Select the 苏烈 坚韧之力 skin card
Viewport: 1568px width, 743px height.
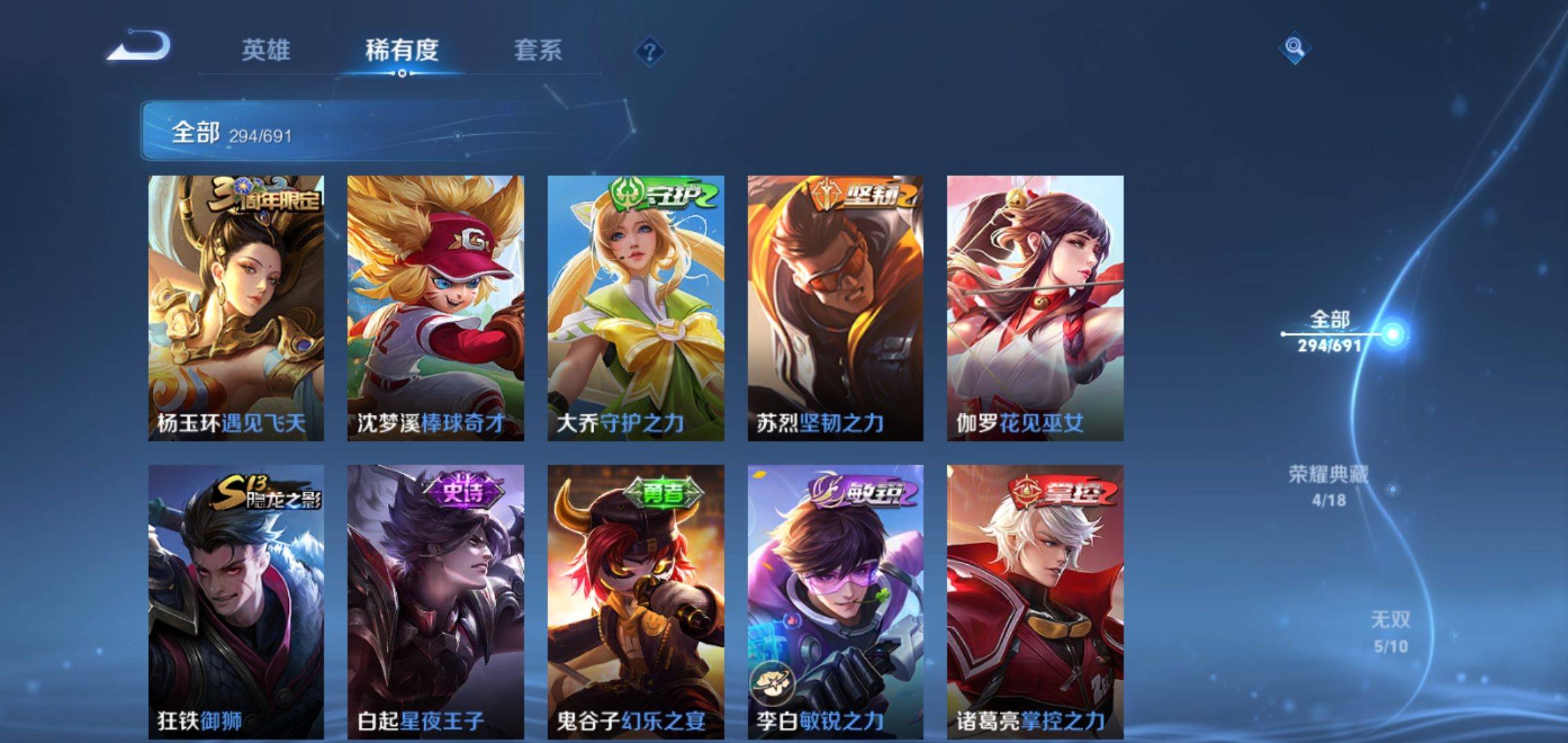pos(836,308)
